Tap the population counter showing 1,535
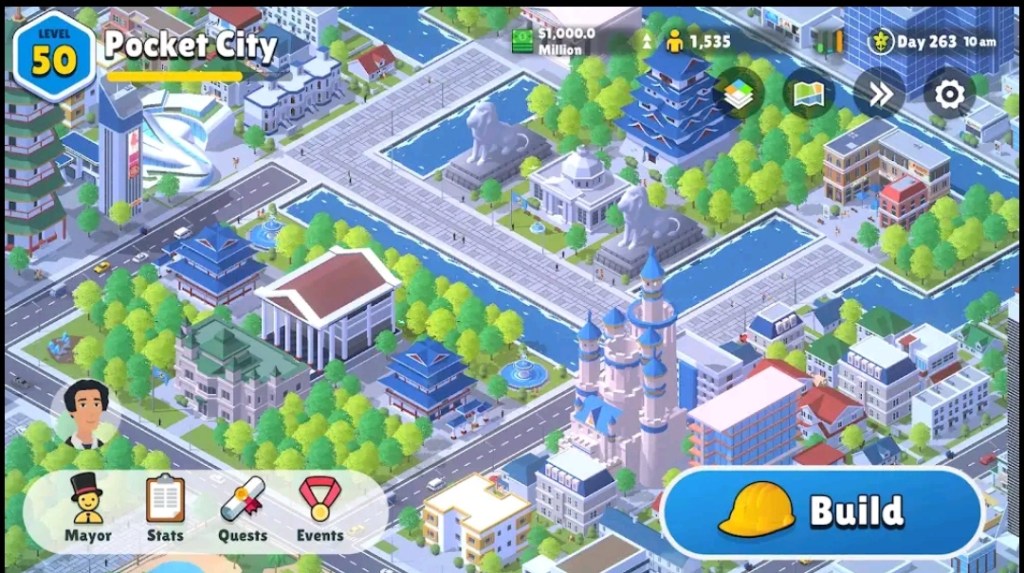Image resolution: width=1024 pixels, height=573 pixels. [697, 41]
